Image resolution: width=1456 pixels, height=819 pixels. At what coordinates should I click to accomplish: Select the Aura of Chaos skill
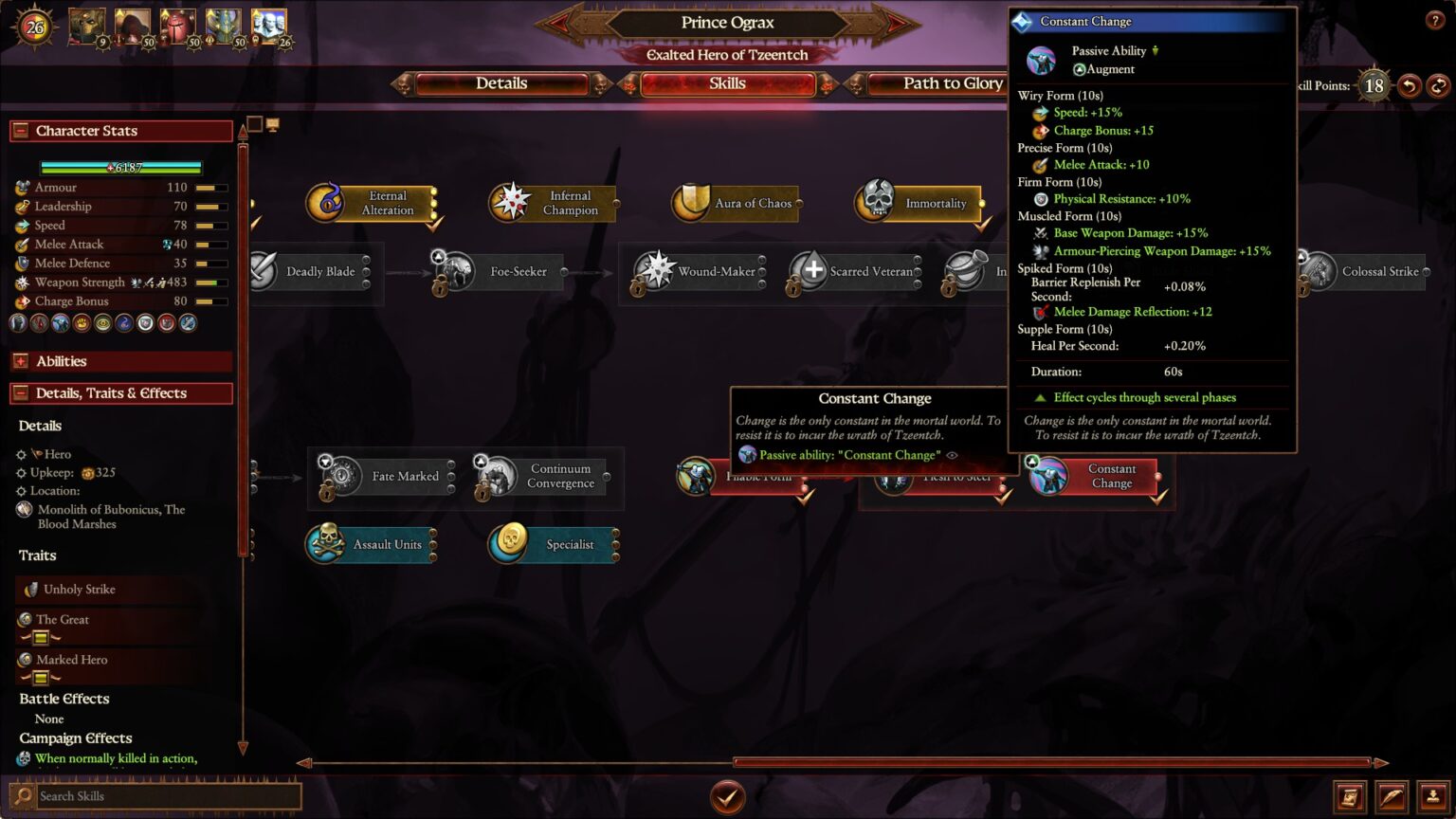click(688, 202)
